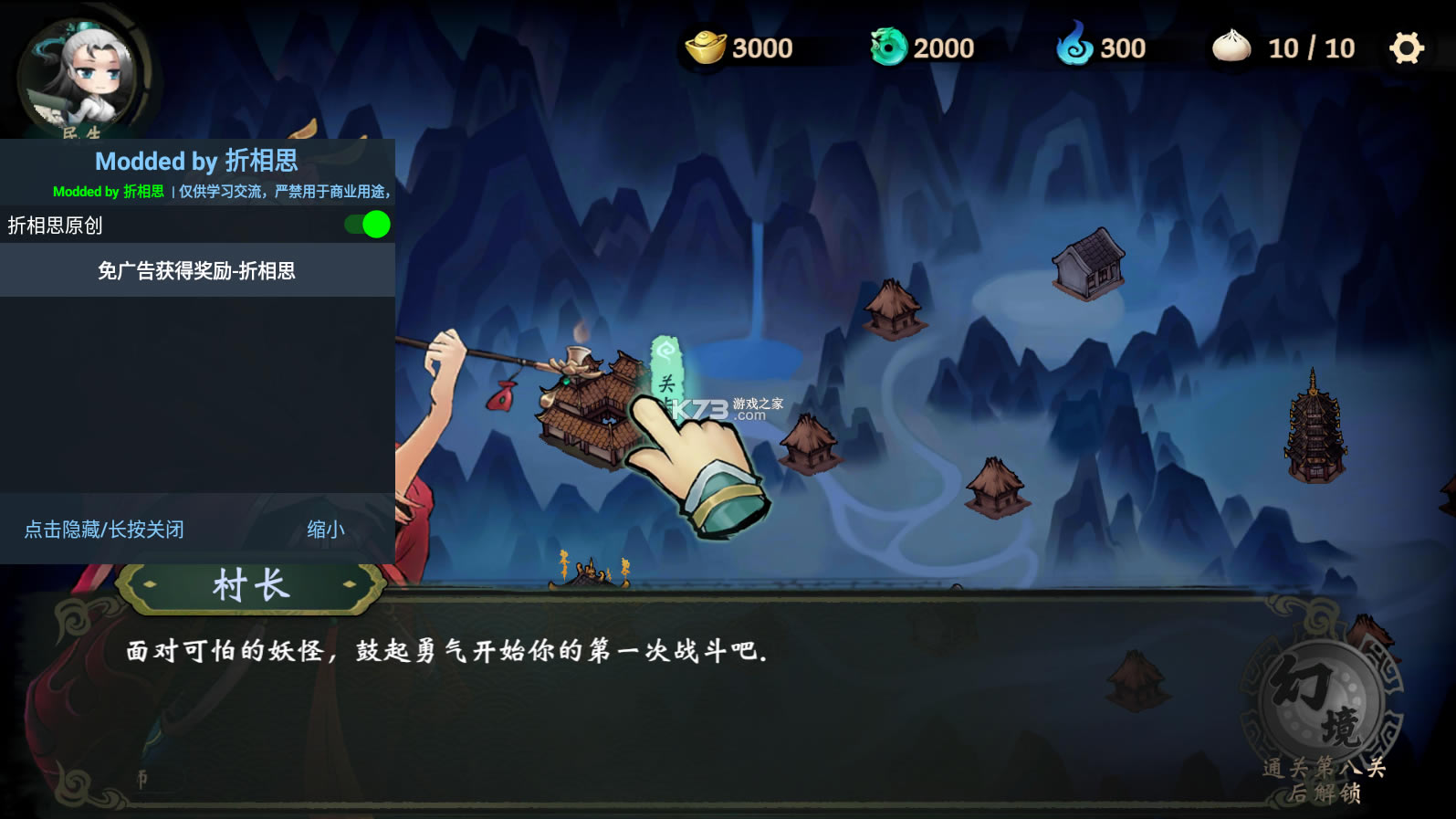The width and height of the screenshot is (1456, 819).
Task: Minimize the mod panel with 缩小
Action: click(325, 530)
